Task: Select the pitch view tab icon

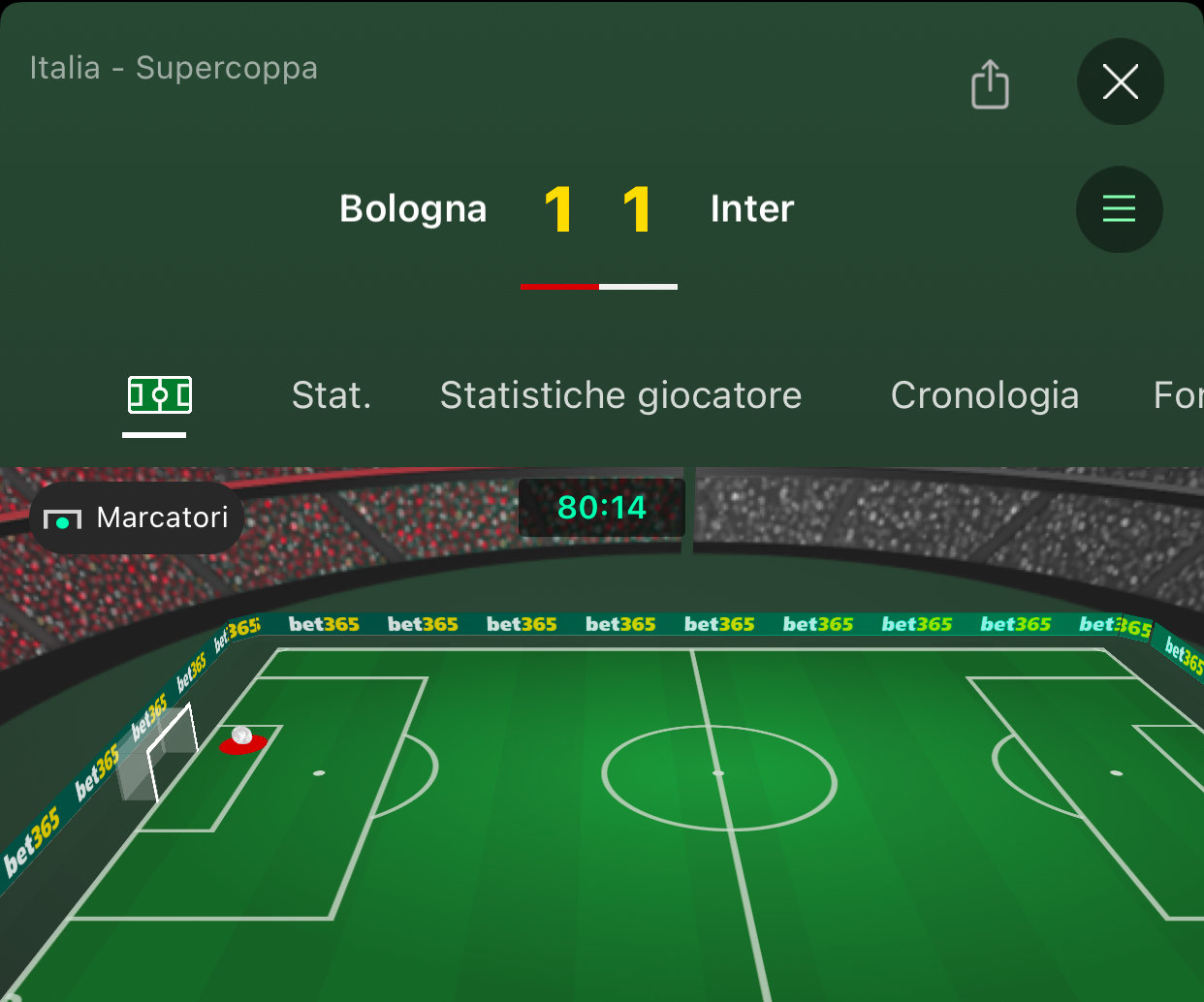Action: coord(160,395)
